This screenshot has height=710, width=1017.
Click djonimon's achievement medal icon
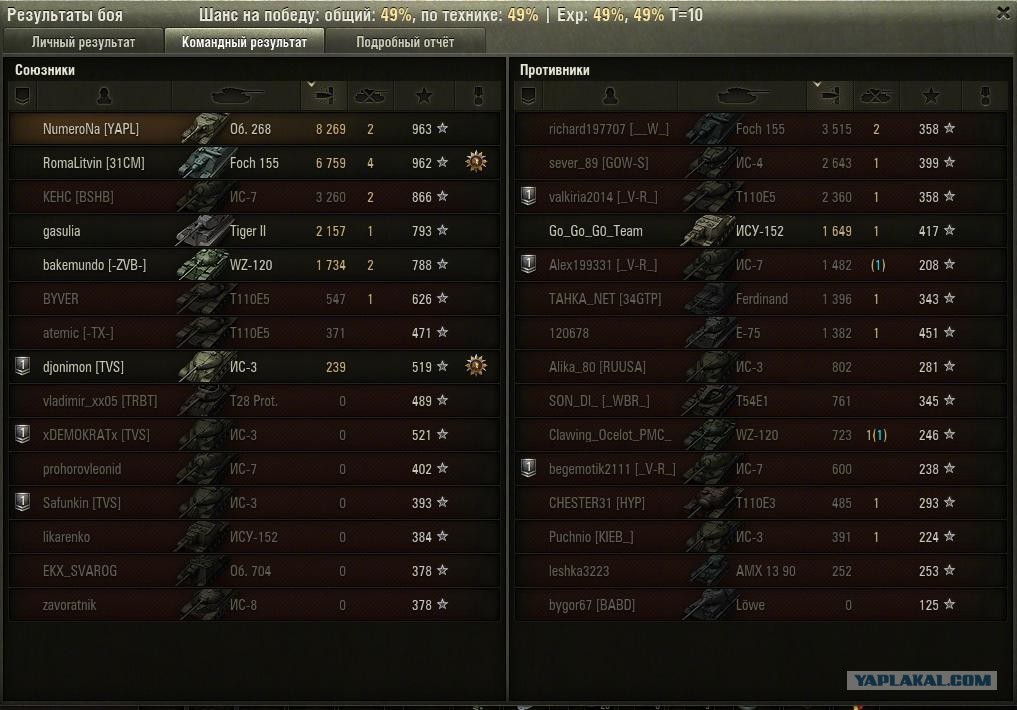477,366
